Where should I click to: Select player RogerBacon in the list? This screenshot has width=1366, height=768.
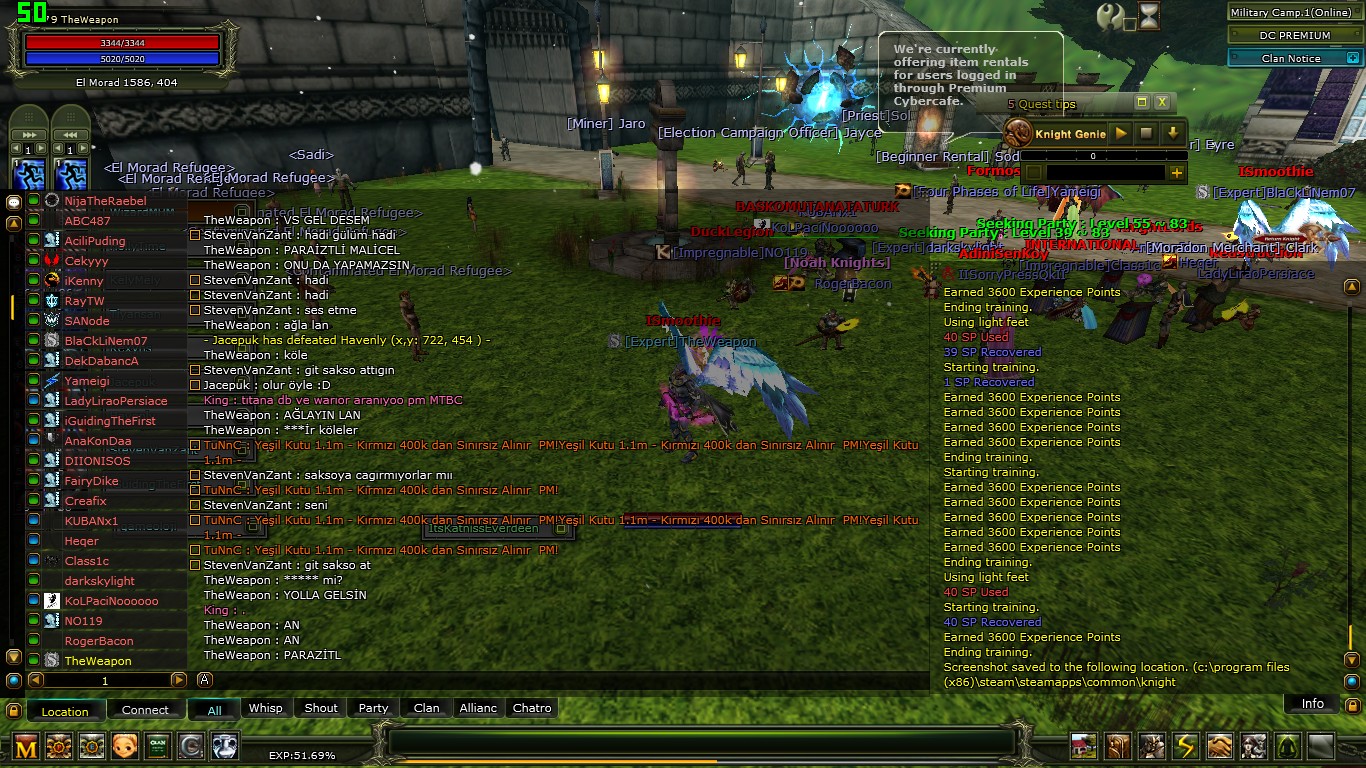[x=99, y=641]
